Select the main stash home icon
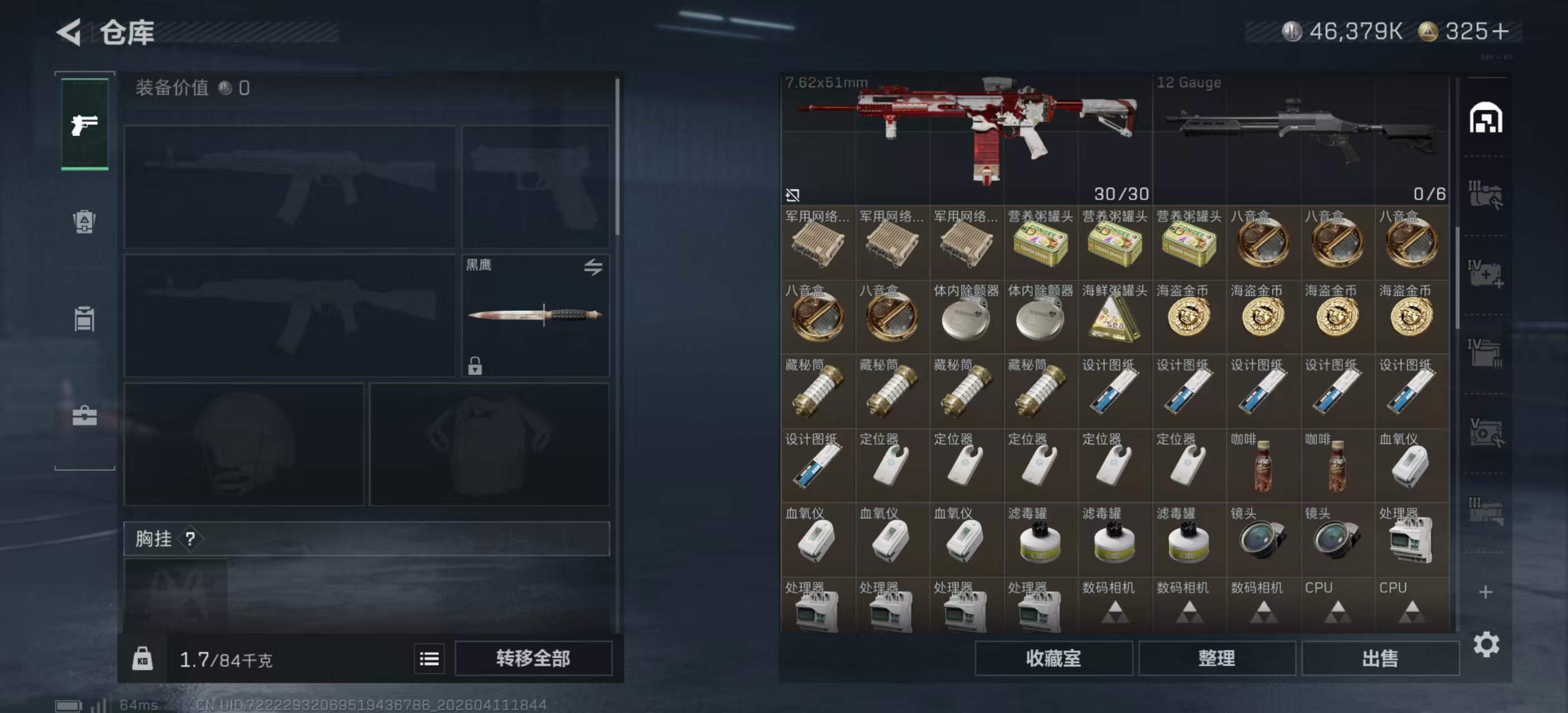The image size is (1568, 713). (x=1485, y=118)
